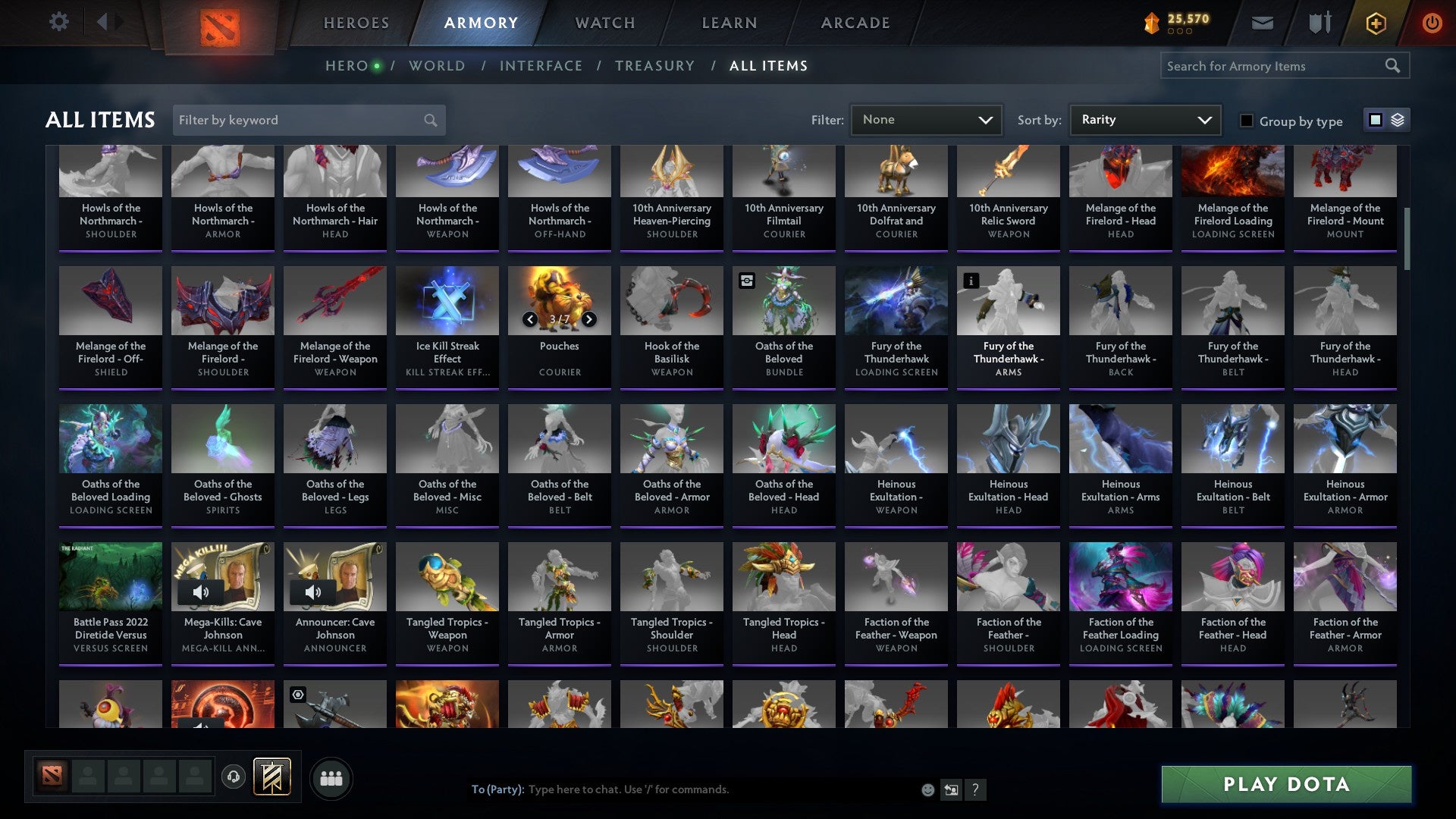The width and height of the screenshot is (1456, 819).
Task: Switch to the WATCH tab
Action: (x=604, y=23)
